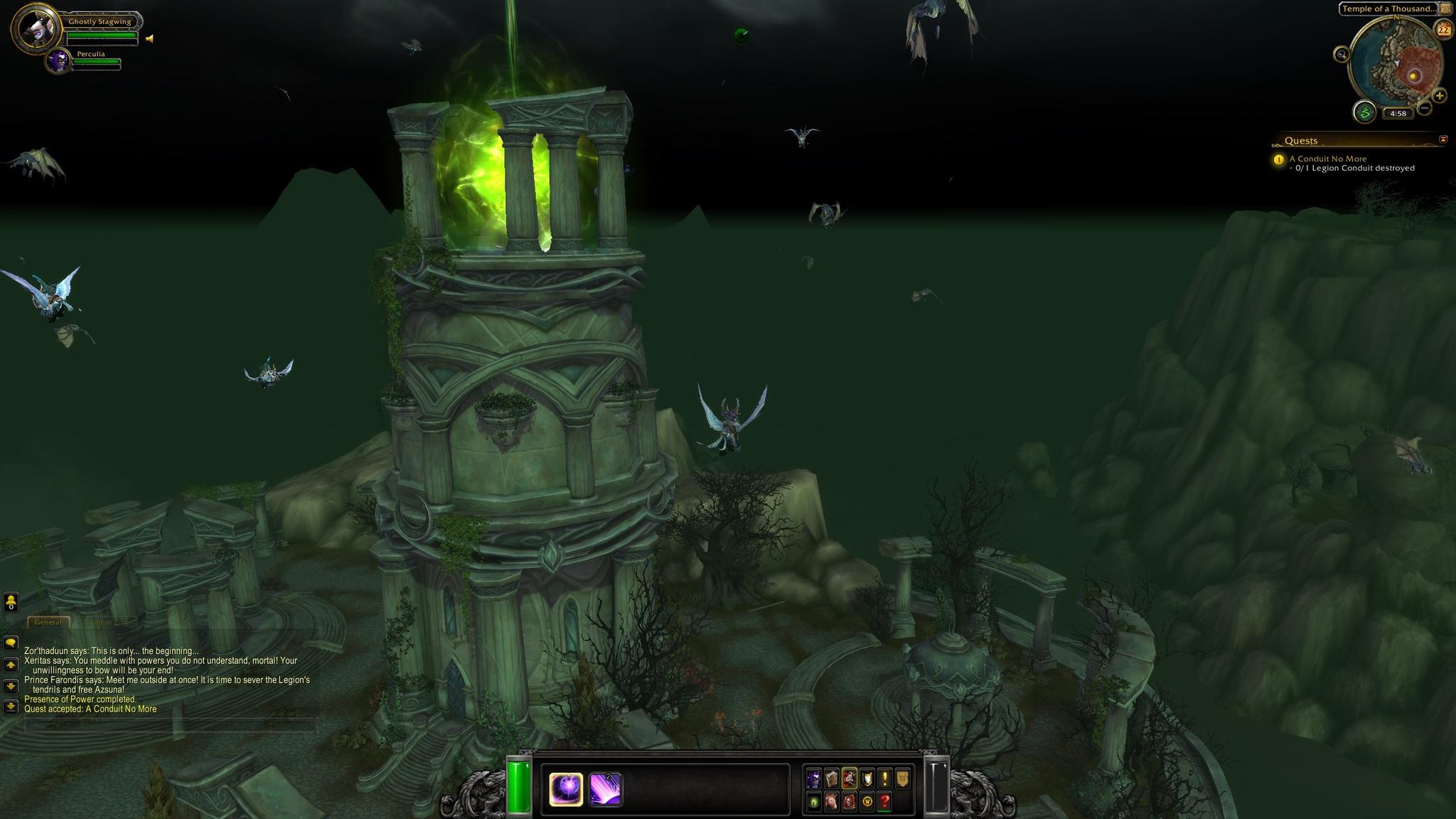Zoom out the minimap with minus button
1456x819 pixels.
pos(1424,108)
